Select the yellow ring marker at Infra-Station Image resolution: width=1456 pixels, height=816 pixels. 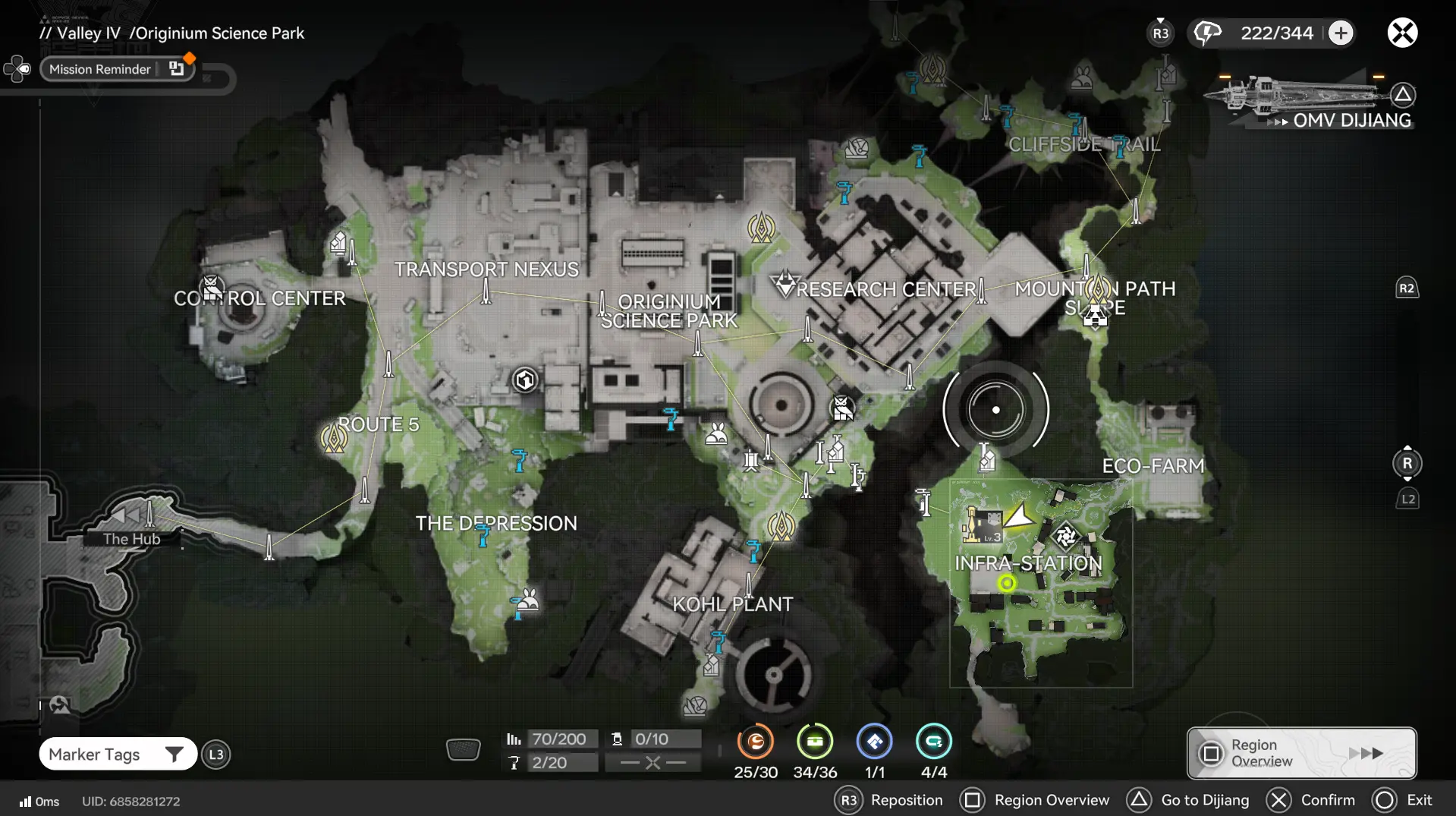pos(1007,583)
